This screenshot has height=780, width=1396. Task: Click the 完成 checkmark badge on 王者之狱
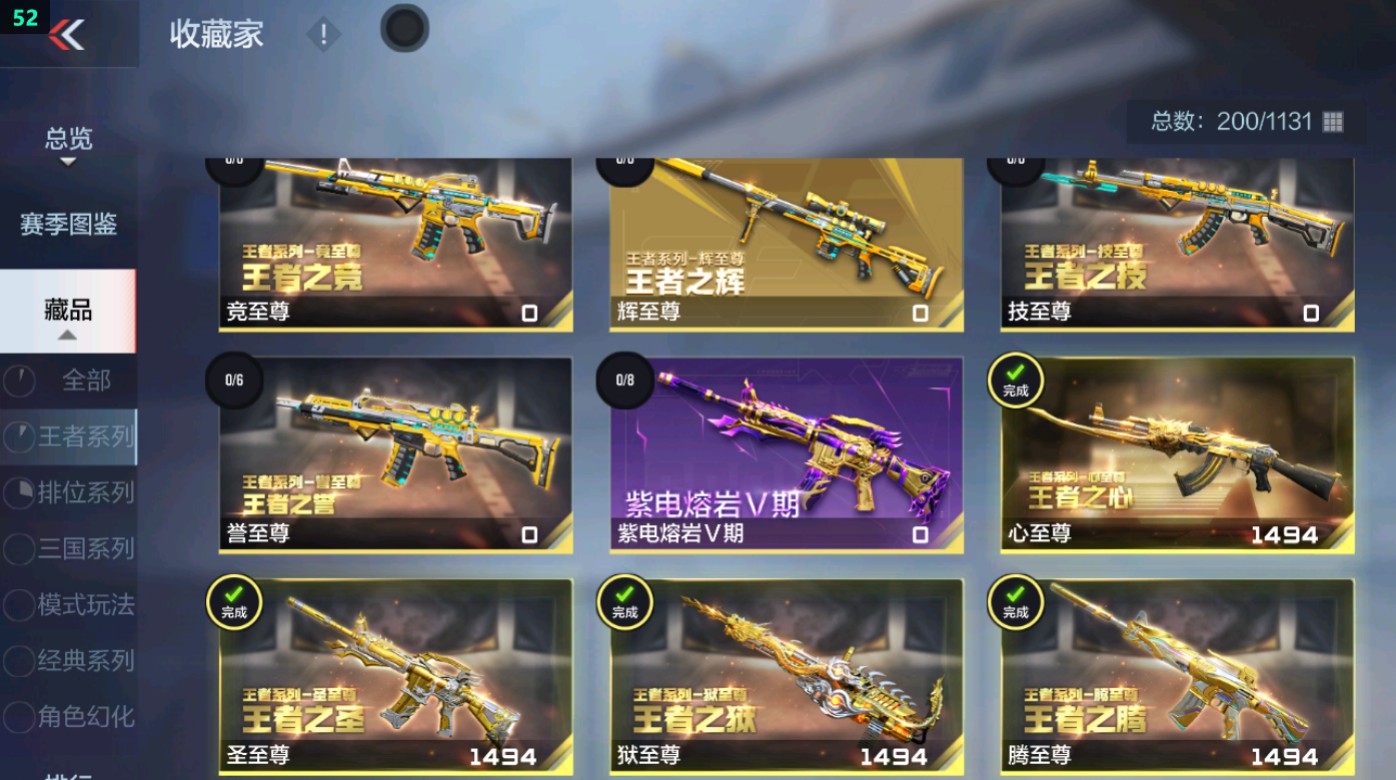click(624, 604)
